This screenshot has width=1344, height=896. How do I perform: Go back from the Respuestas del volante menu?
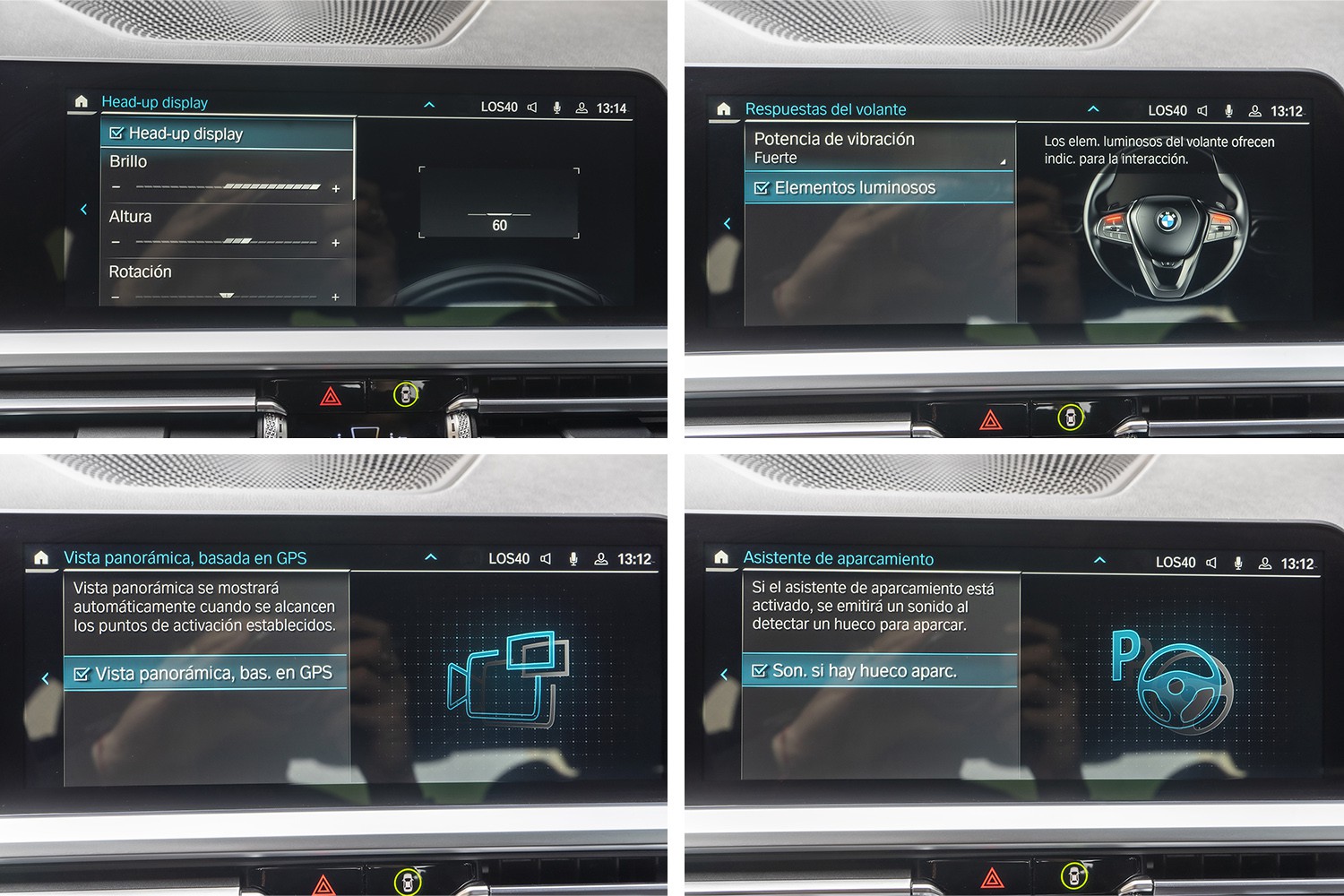coord(727,223)
